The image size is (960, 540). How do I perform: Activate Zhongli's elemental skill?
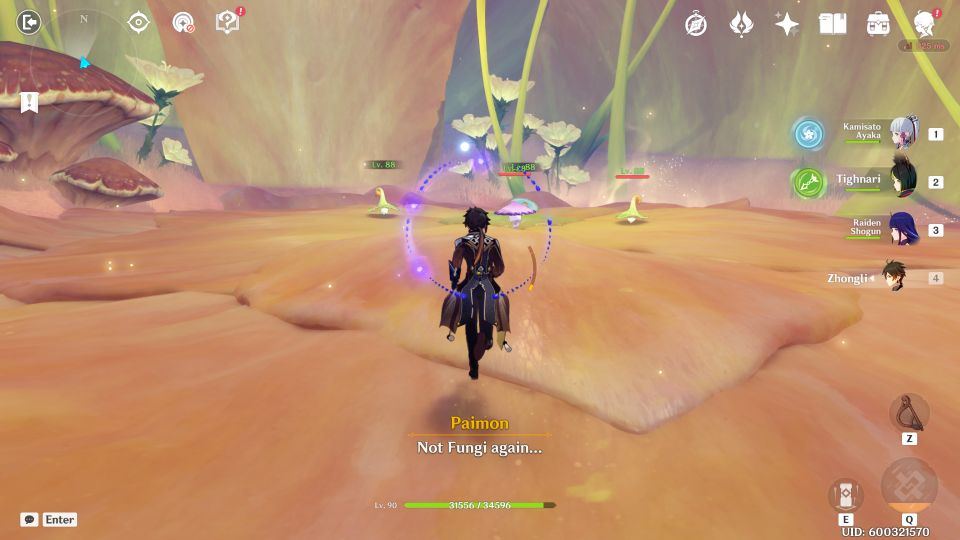[x=846, y=495]
